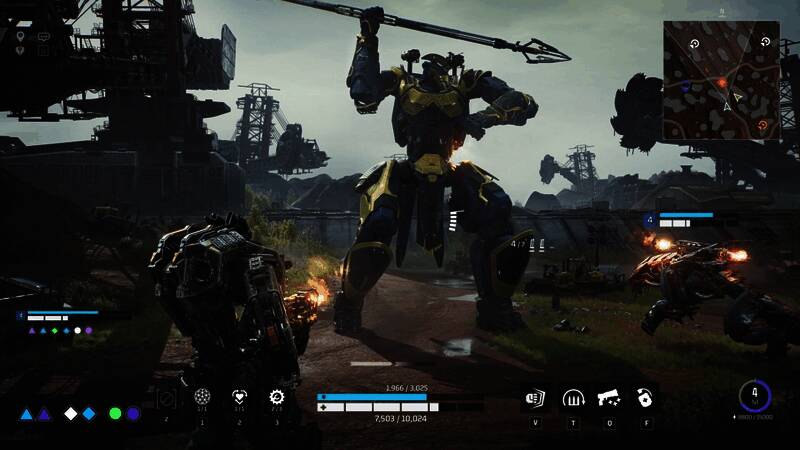Image resolution: width=800 pixels, height=450 pixels.
Task: Activate the gear cog consumable icon
Action: coord(277,397)
